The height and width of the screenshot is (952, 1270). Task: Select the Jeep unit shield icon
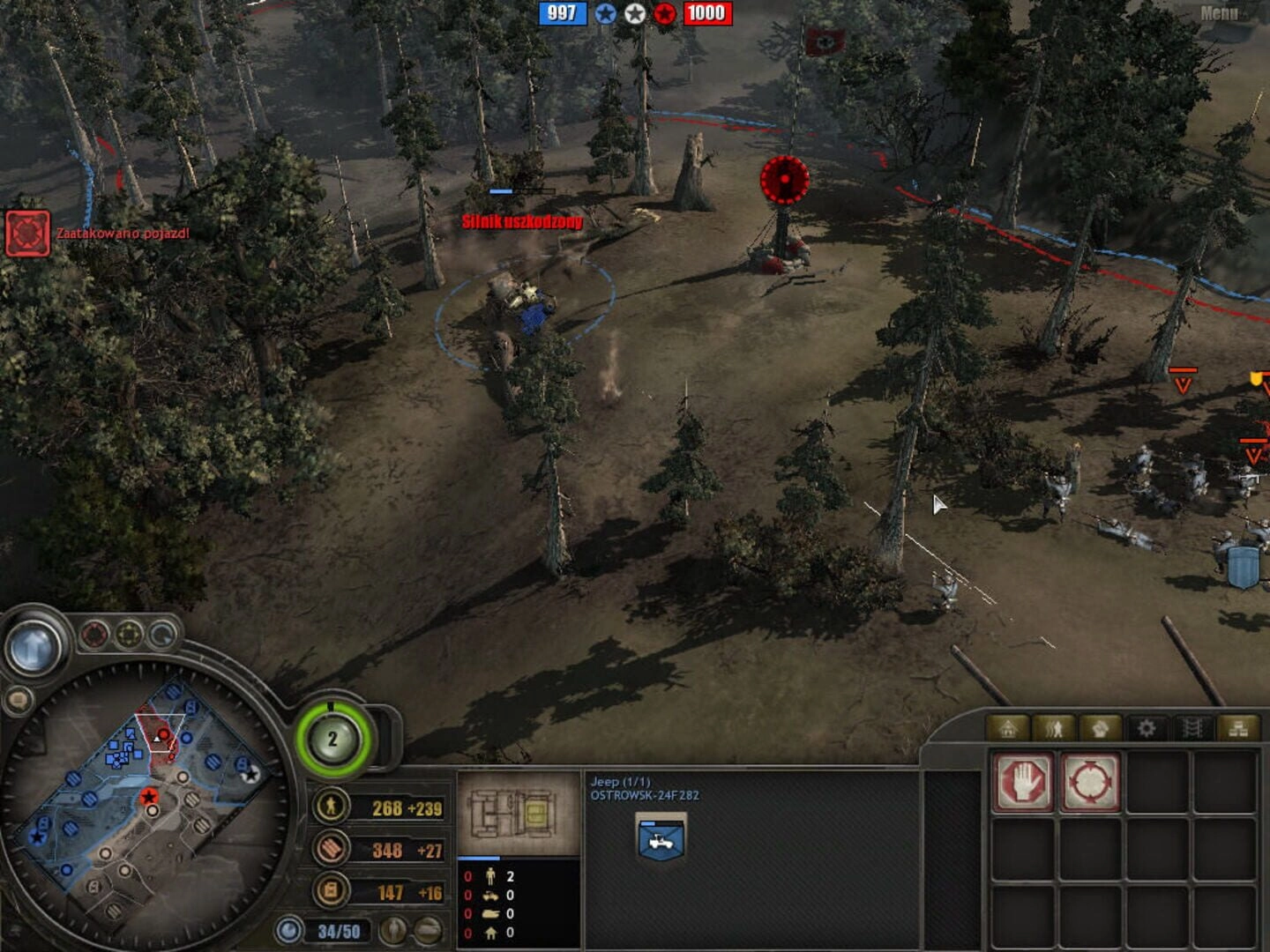(661, 840)
